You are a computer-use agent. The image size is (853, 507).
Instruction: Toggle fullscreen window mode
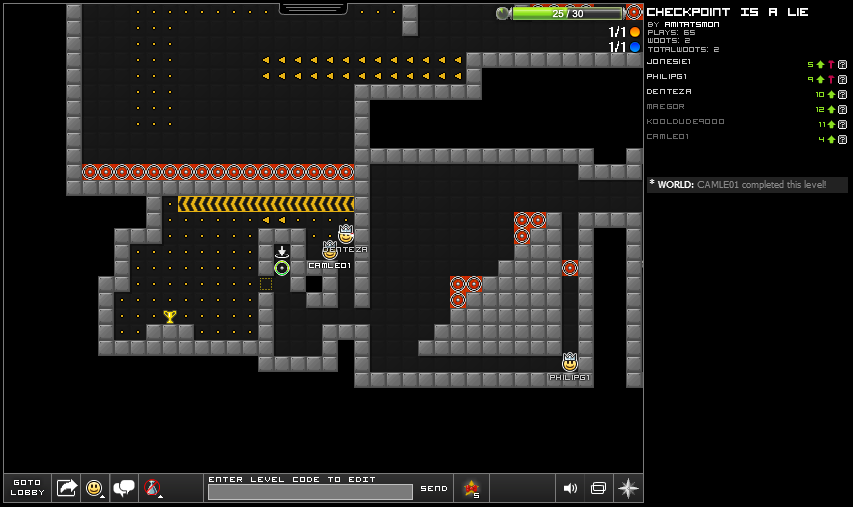tap(598, 488)
